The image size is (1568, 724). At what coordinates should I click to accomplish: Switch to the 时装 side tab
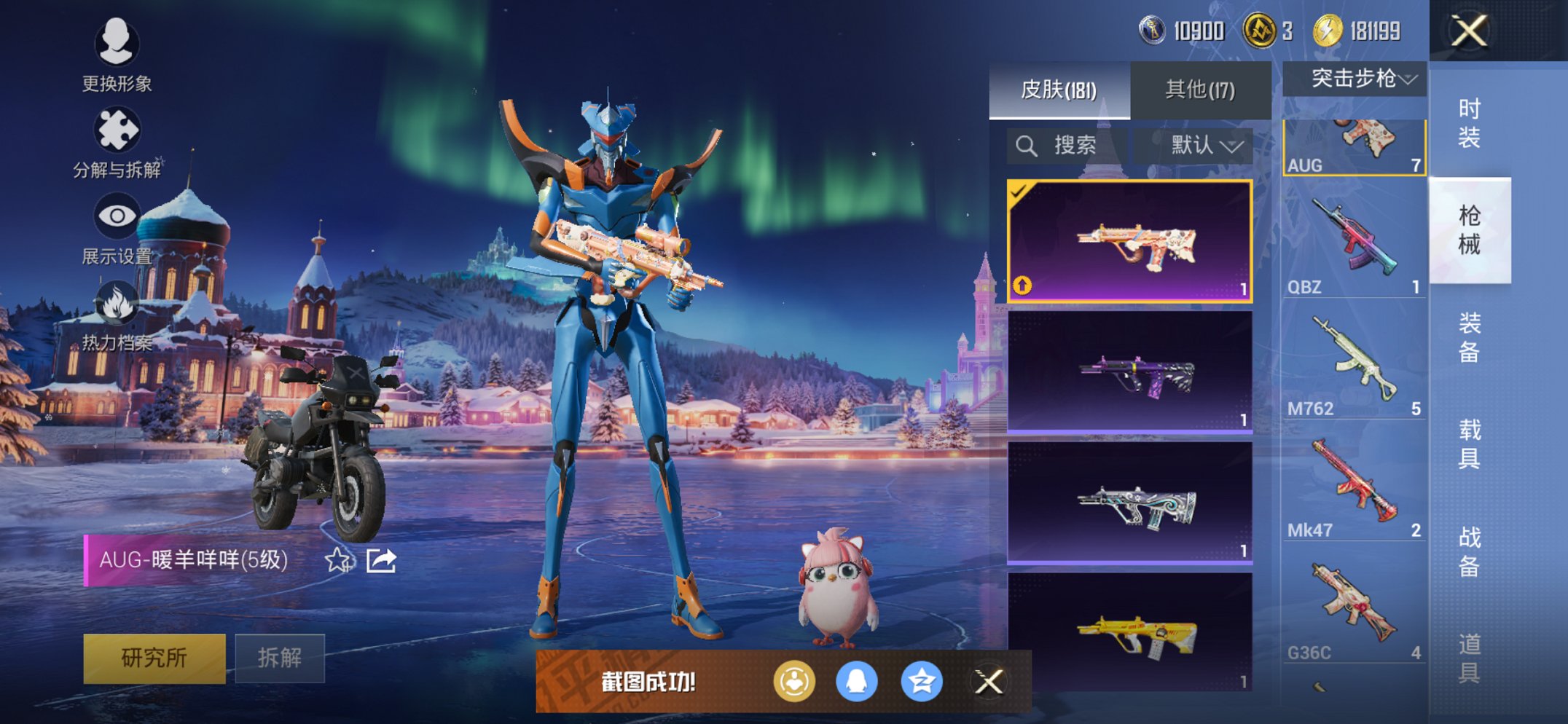1469,123
